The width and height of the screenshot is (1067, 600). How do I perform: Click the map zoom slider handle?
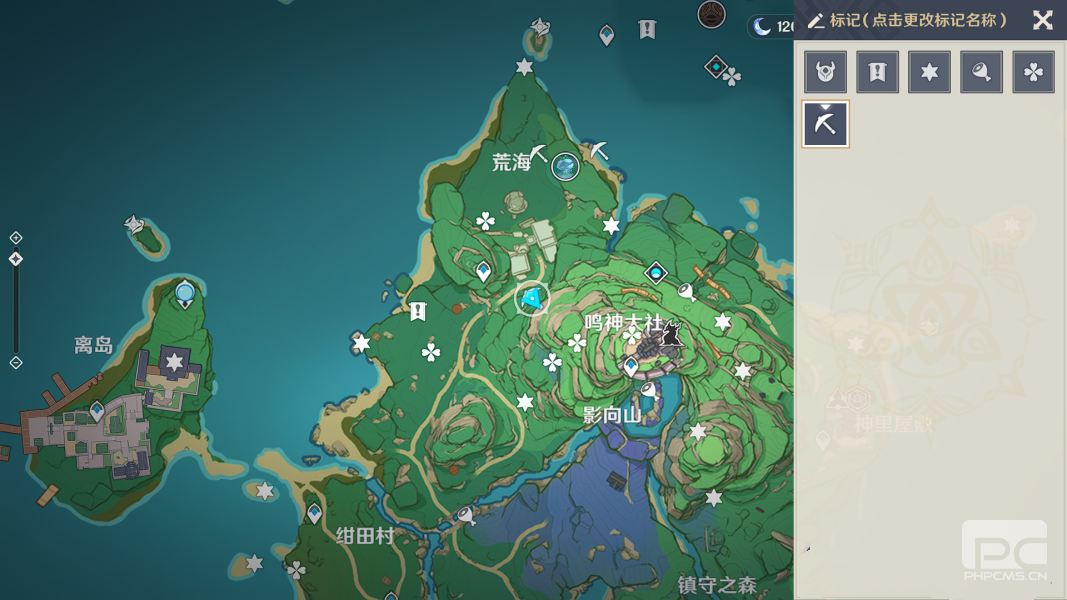click(16, 259)
